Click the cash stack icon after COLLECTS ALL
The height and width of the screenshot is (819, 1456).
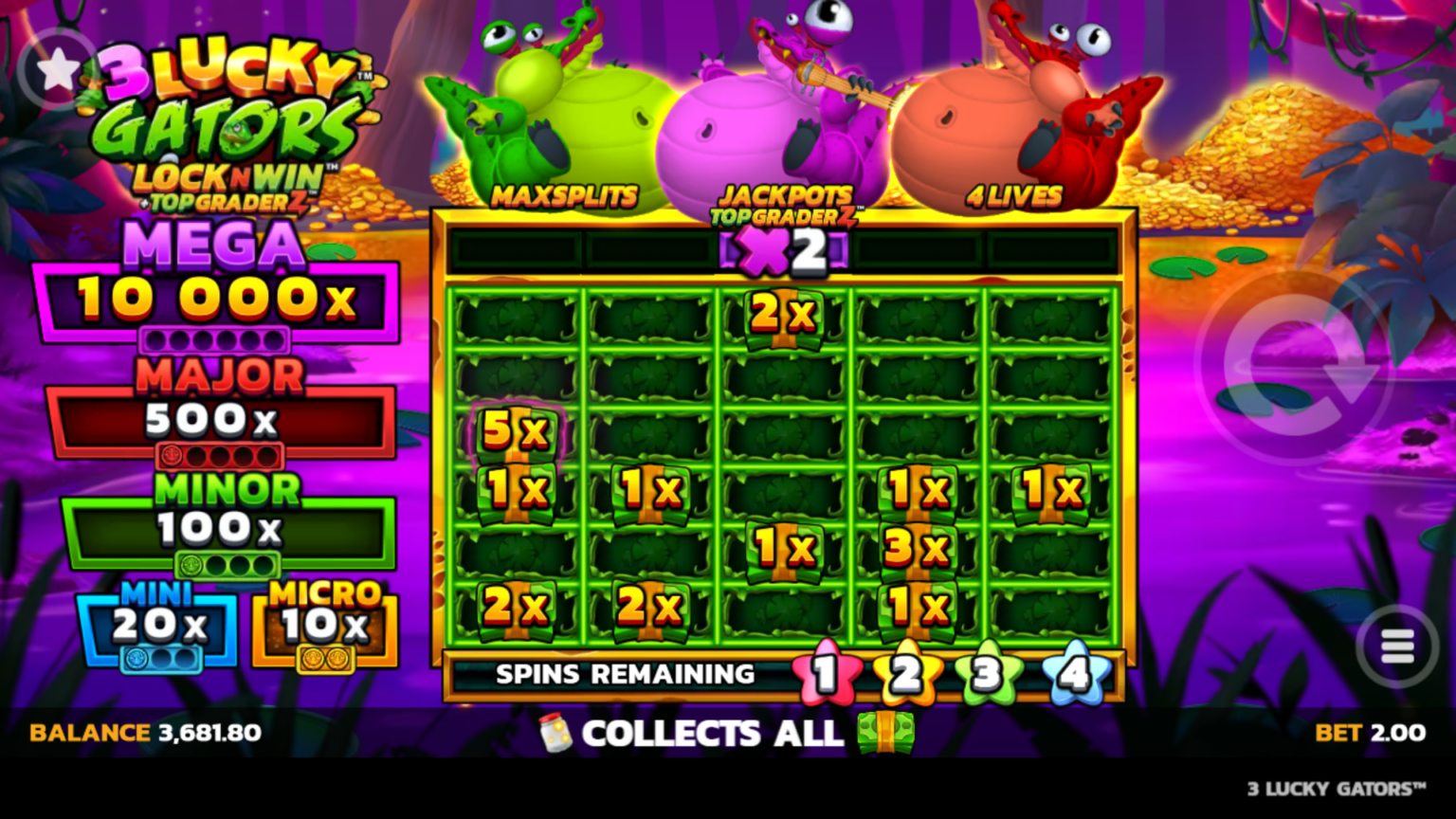[886, 734]
